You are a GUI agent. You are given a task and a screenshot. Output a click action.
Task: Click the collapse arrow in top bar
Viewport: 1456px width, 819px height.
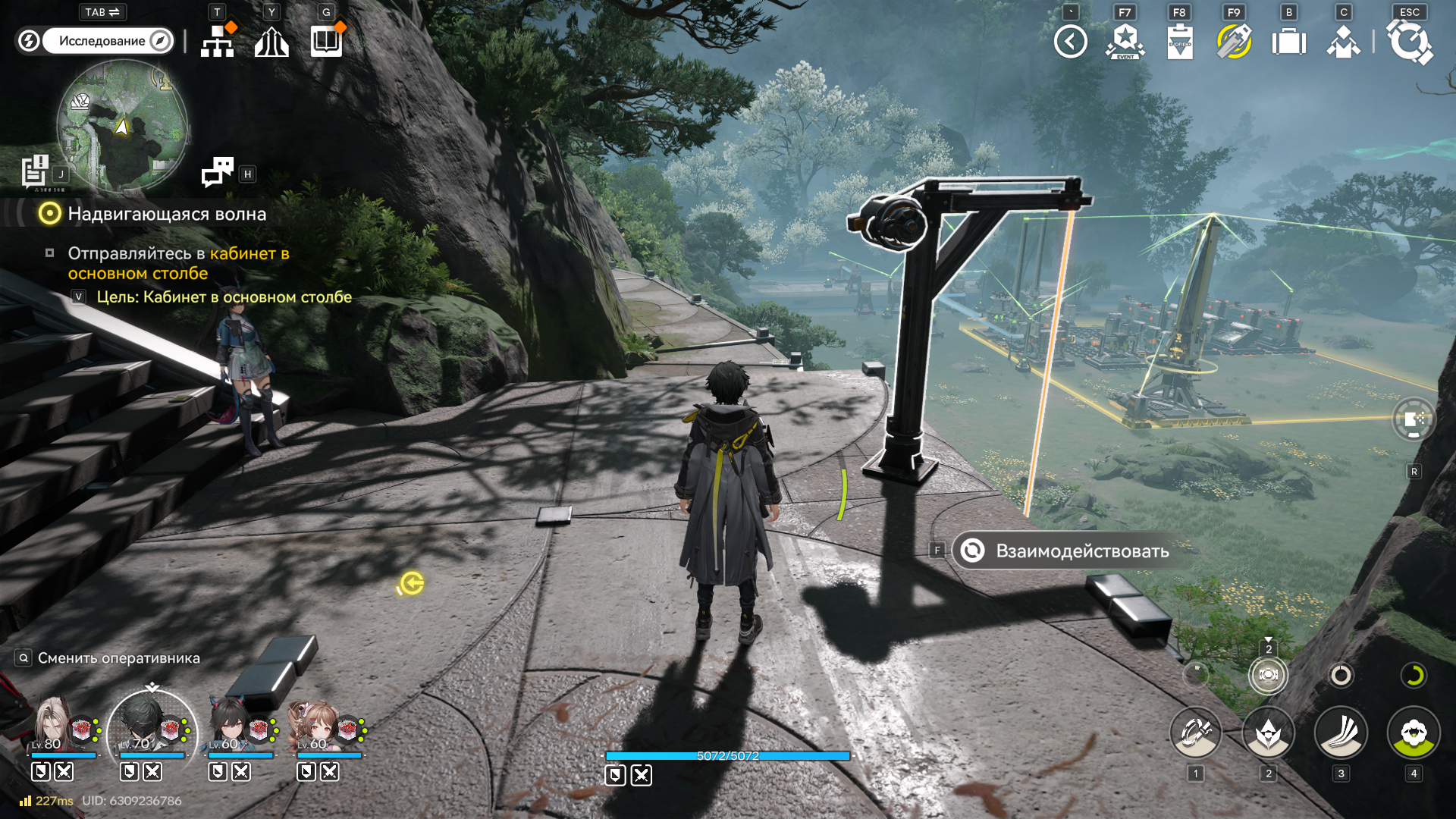pyautogui.click(x=1070, y=42)
